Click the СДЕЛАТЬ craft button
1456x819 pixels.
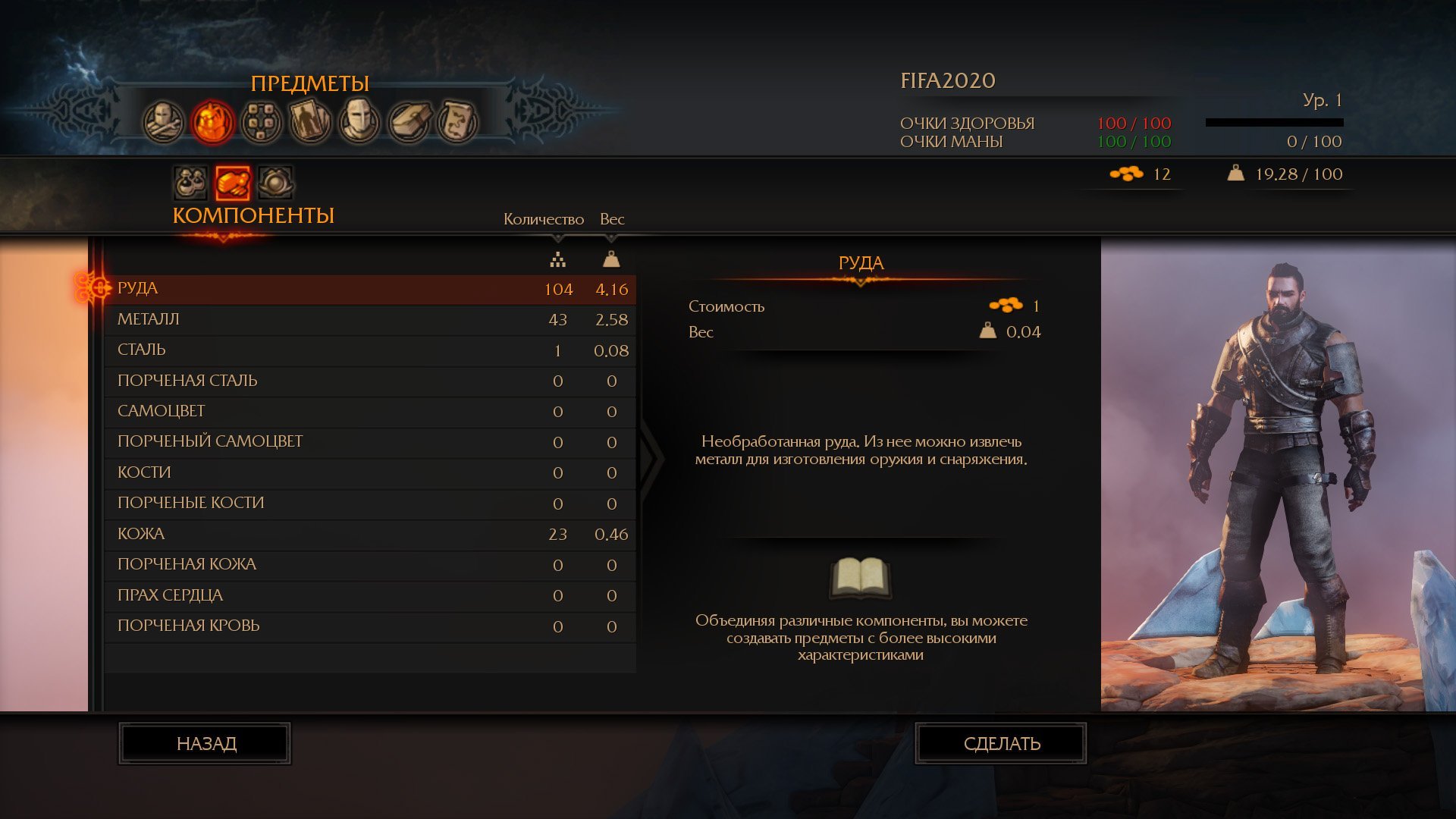click(x=1001, y=744)
